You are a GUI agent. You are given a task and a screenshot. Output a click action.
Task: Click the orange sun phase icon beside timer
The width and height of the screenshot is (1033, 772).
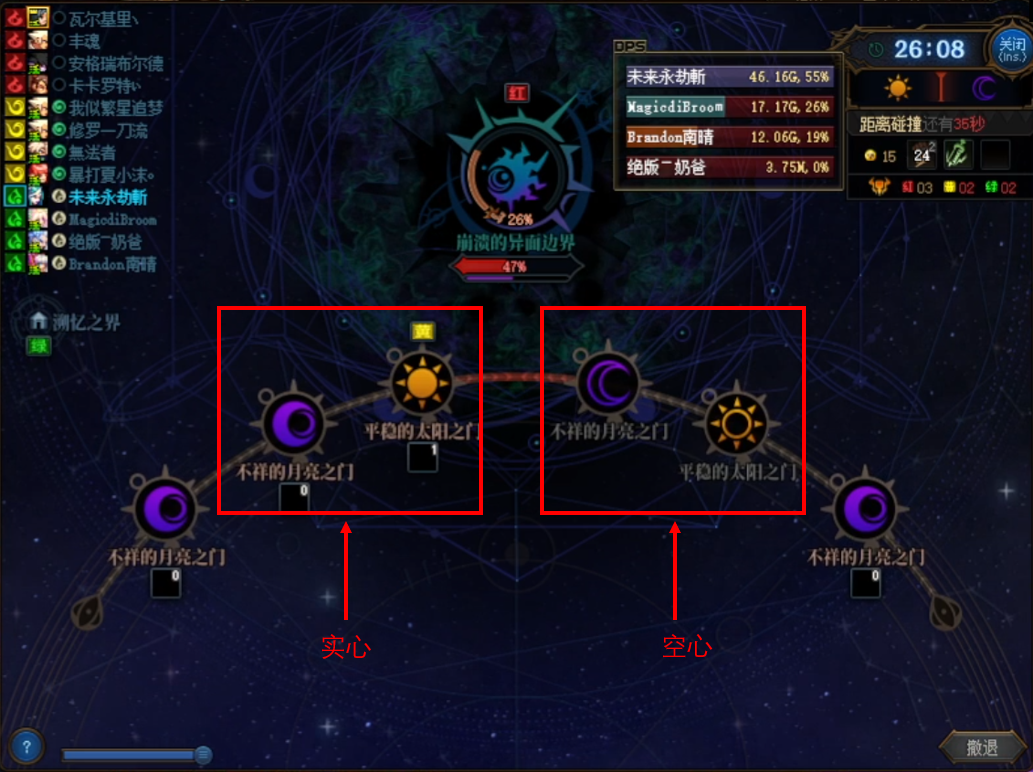point(897,89)
